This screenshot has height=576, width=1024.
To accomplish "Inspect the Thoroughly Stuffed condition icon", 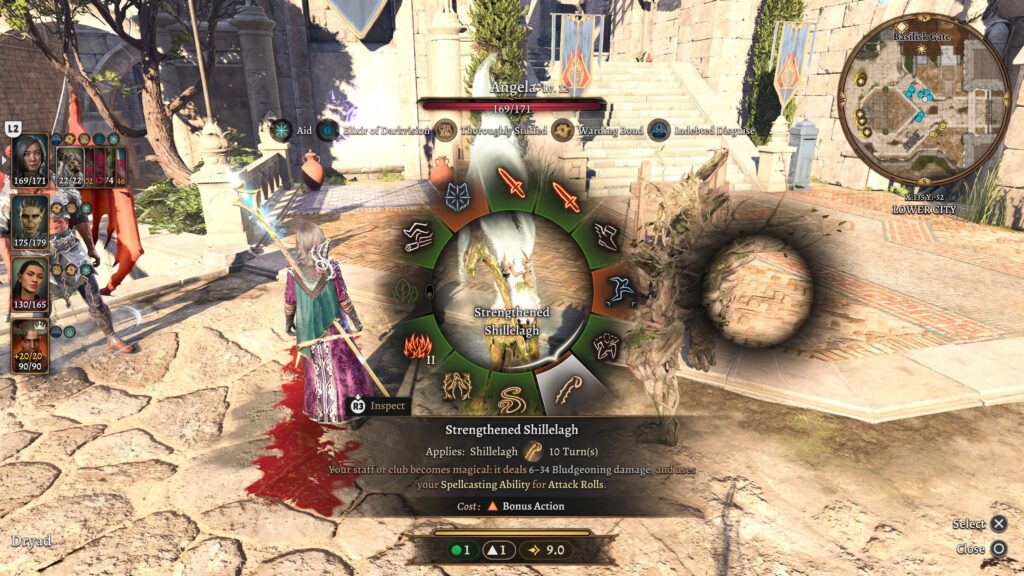I will coord(445,131).
